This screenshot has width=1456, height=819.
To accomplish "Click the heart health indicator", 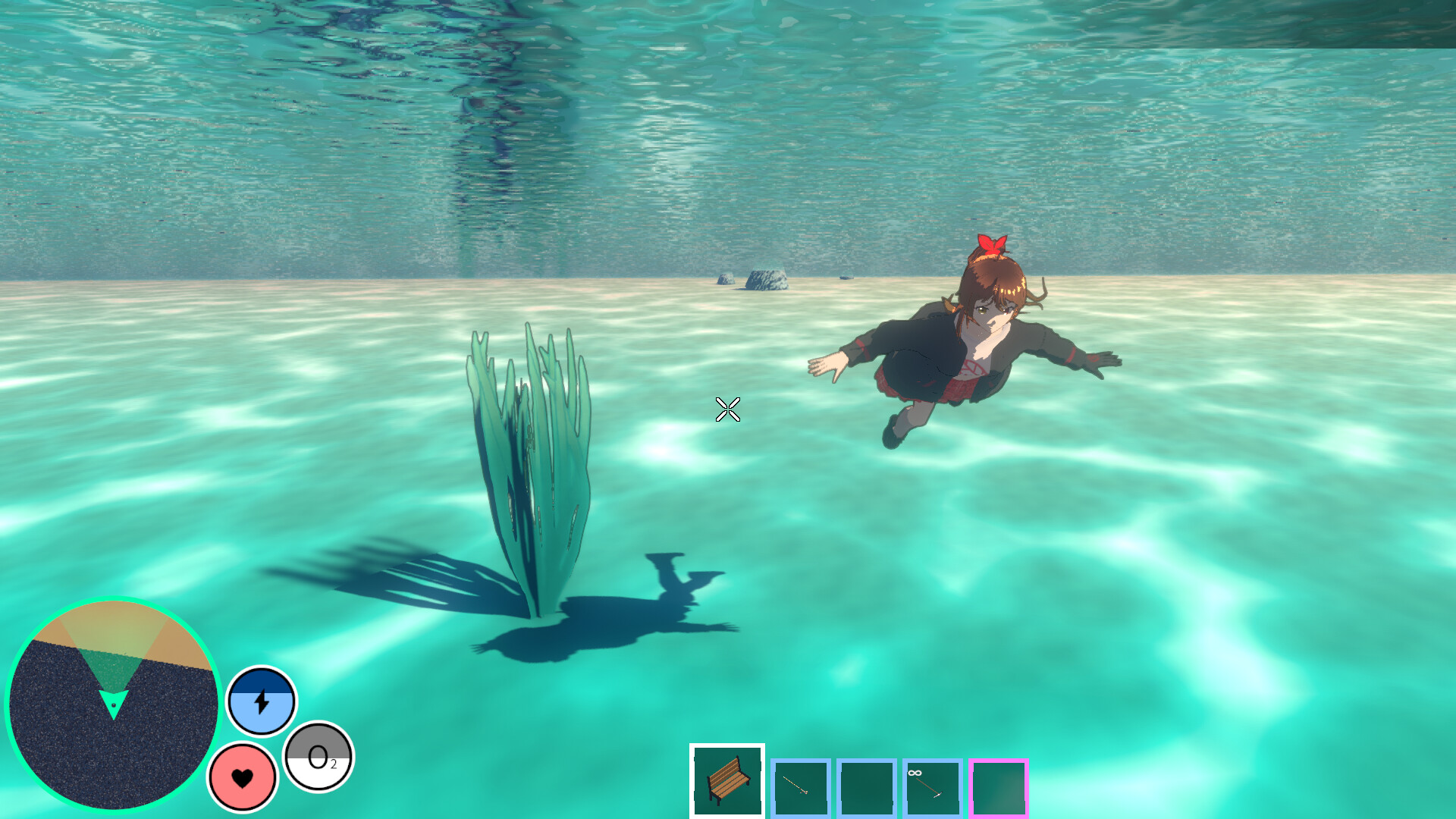I will point(243,777).
